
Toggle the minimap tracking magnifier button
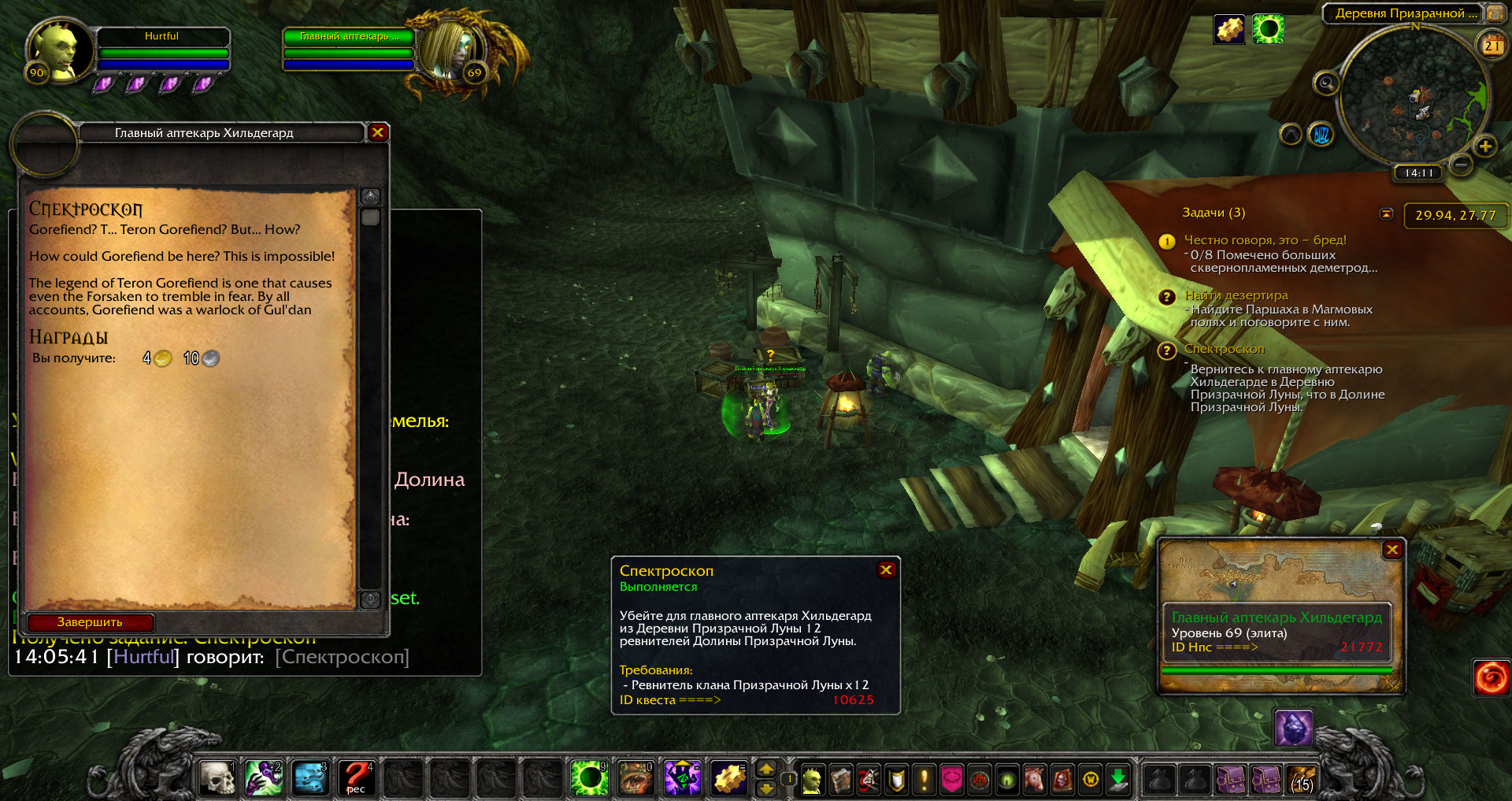tap(1326, 83)
